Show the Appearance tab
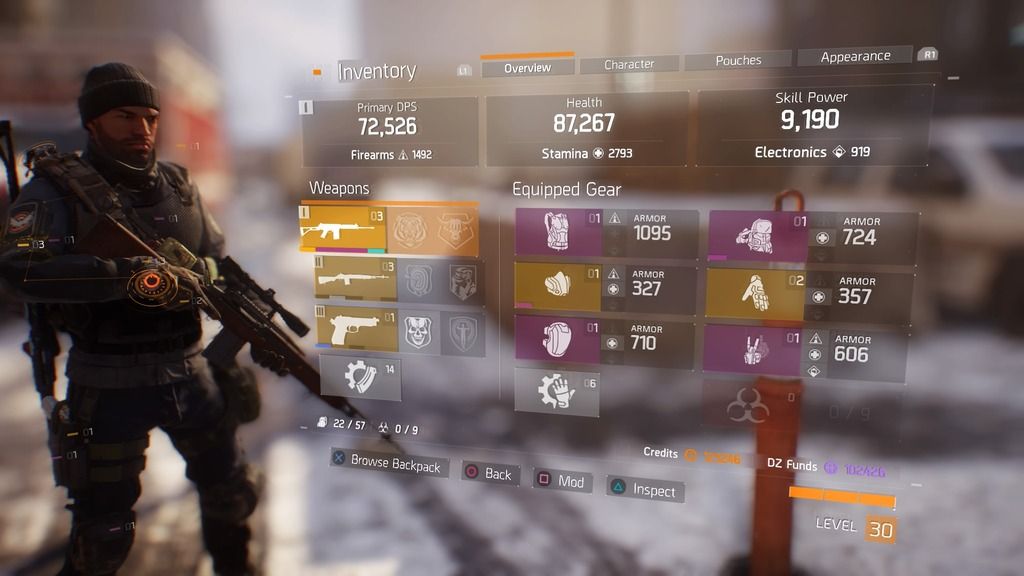The height and width of the screenshot is (576, 1024). point(855,57)
